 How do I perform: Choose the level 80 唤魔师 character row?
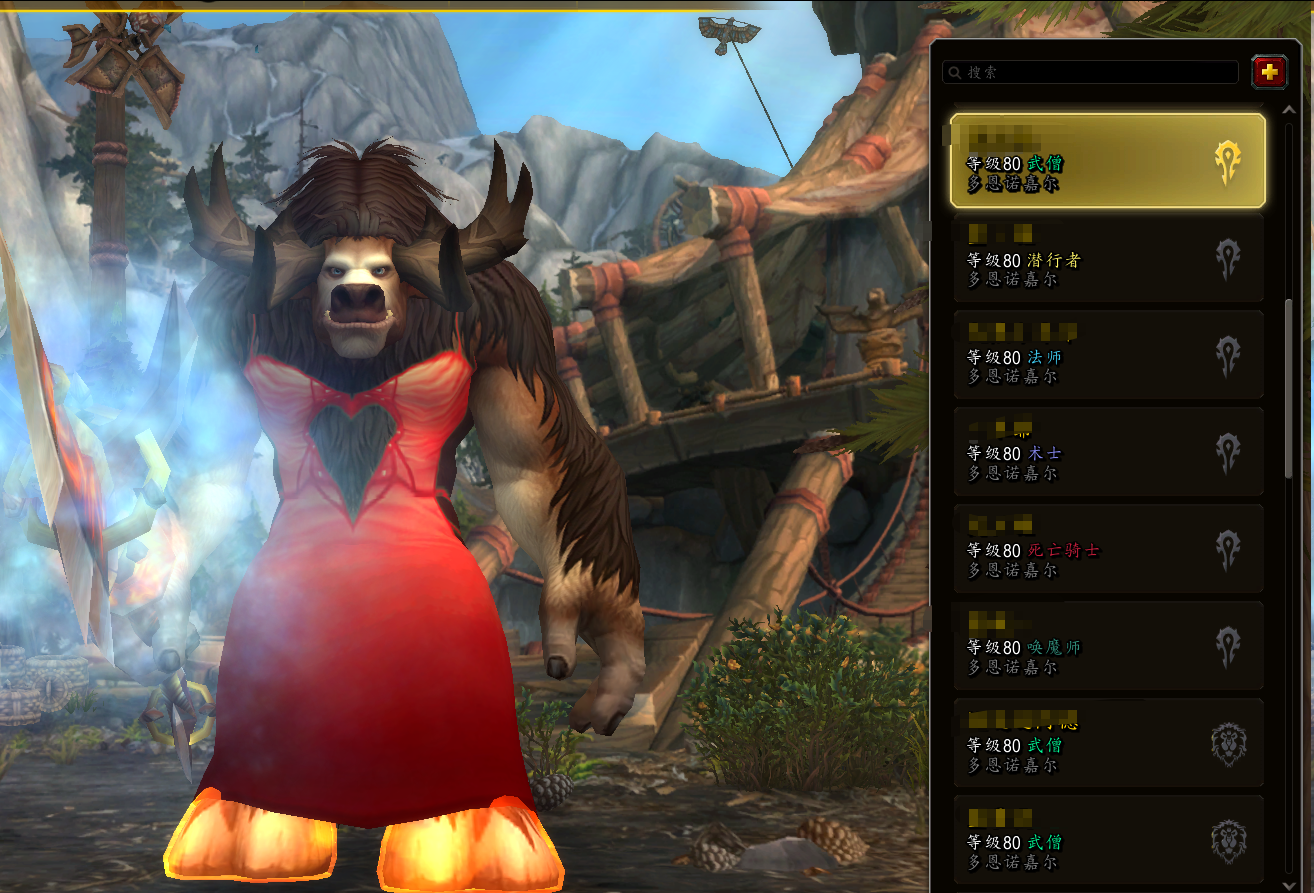click(1107, 646)
